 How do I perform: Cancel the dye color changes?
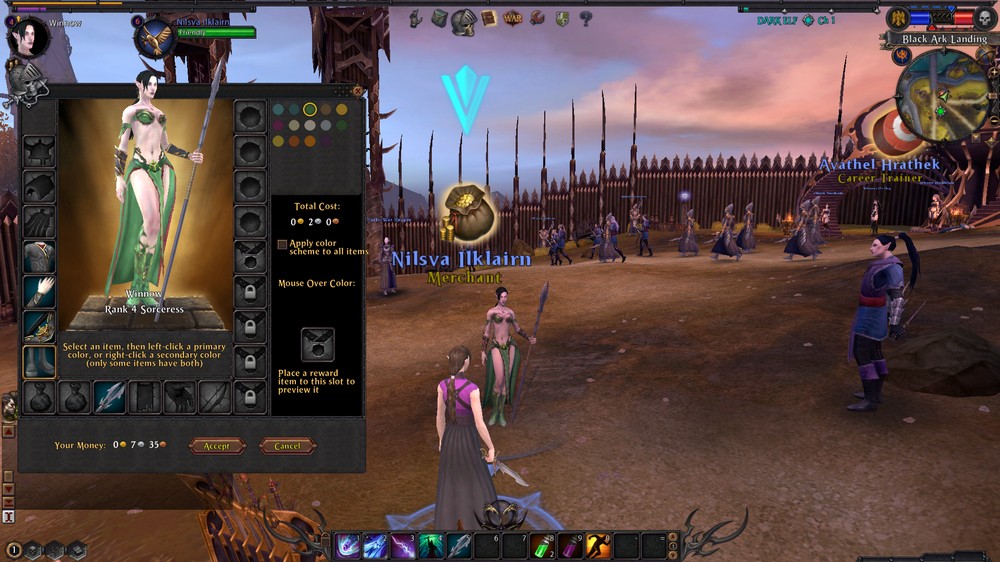[287, 446]
